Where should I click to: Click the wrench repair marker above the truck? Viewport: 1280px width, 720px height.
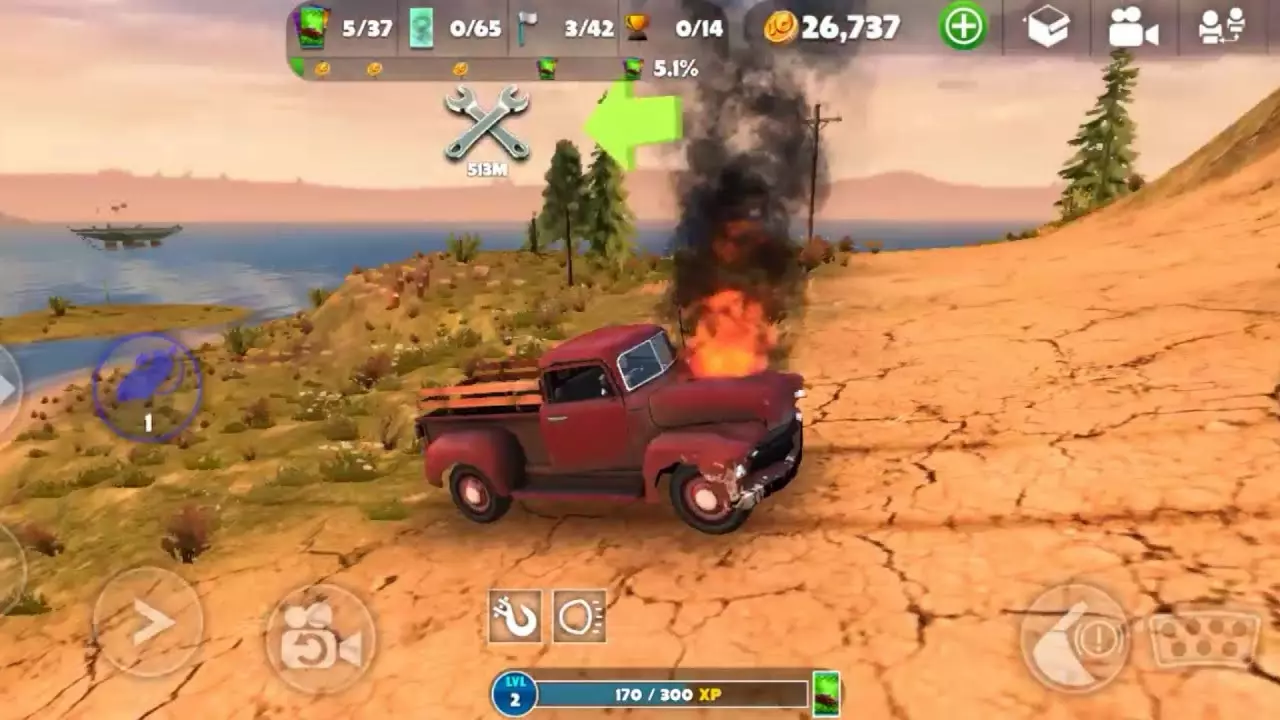(487, 125)
